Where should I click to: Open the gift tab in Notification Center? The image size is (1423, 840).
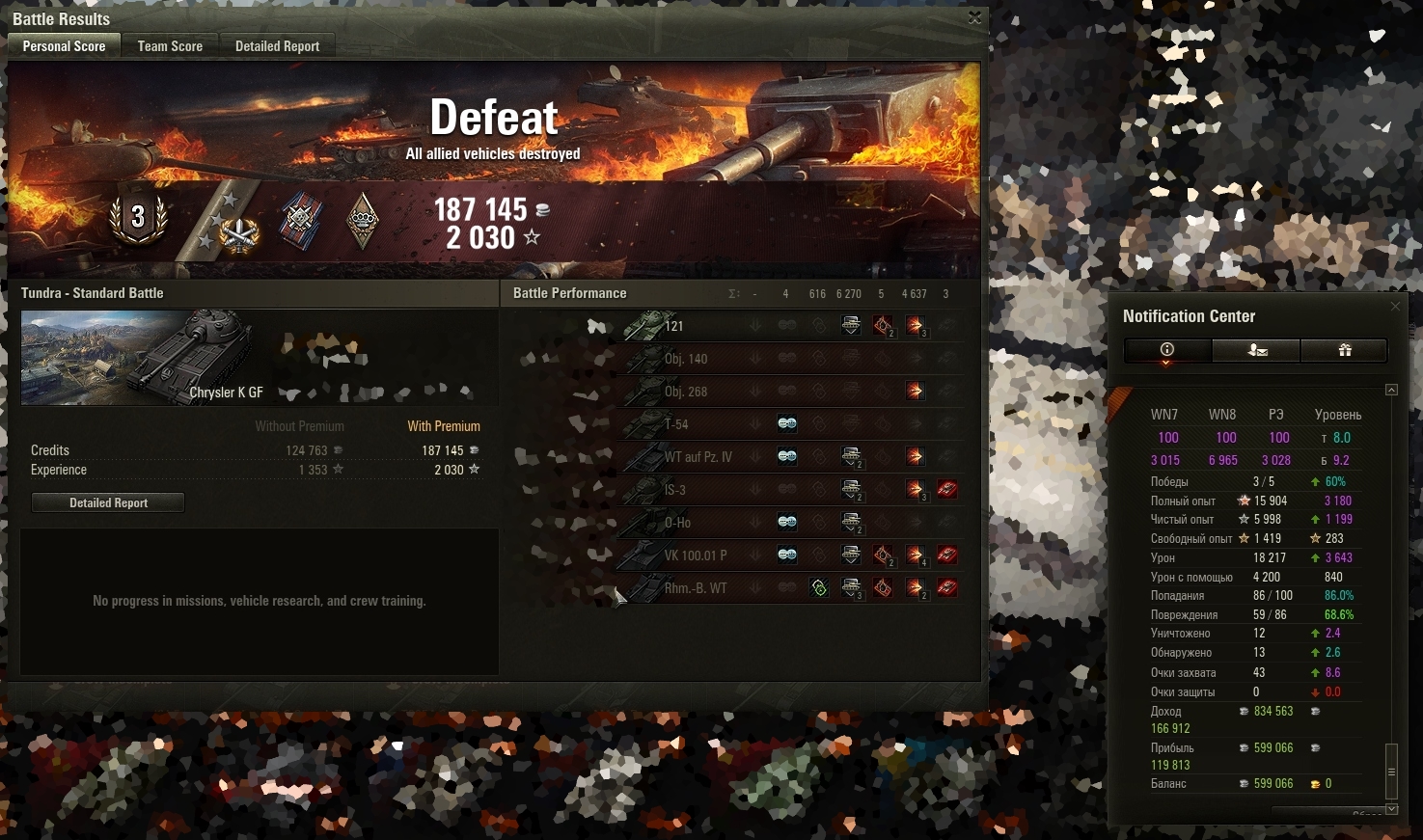point(1344,350)
